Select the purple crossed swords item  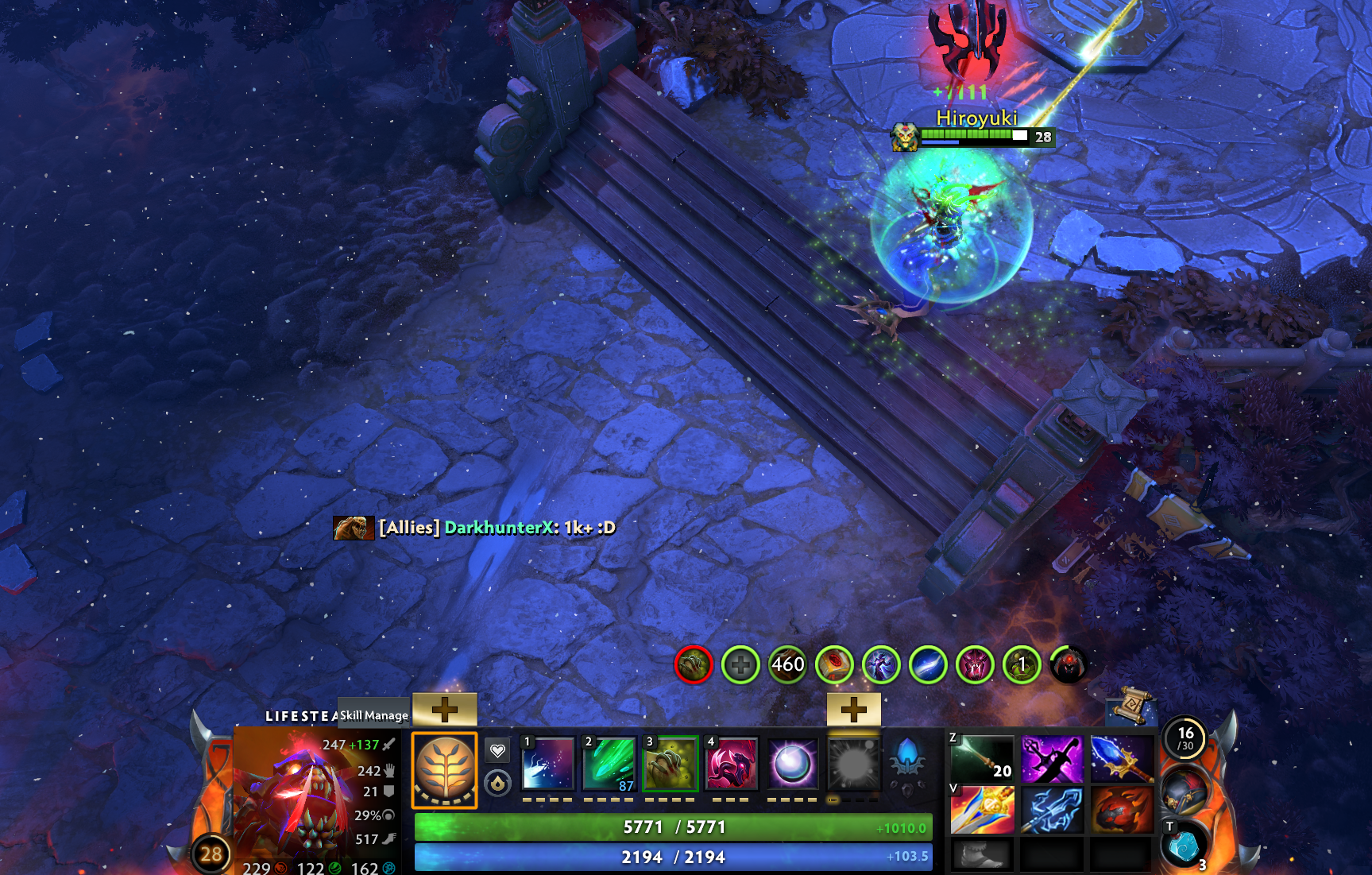1052,759
